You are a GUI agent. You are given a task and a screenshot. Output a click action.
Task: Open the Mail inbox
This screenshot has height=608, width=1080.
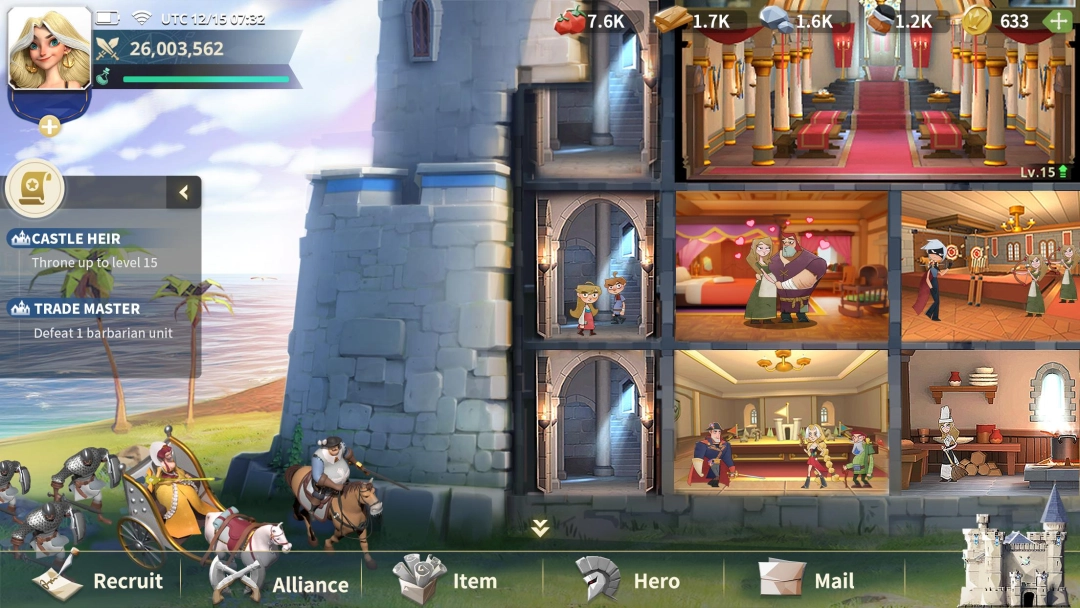coord(806,580)
